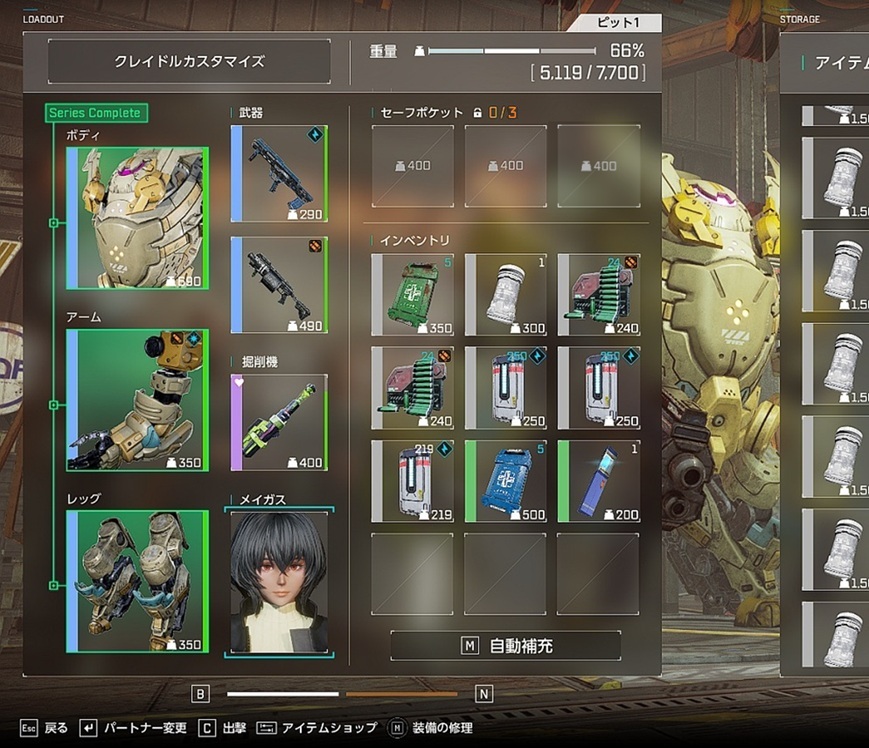The image size is (869, 748).
Task: Open the メイガス partner portrait
Action: (279, 582)
